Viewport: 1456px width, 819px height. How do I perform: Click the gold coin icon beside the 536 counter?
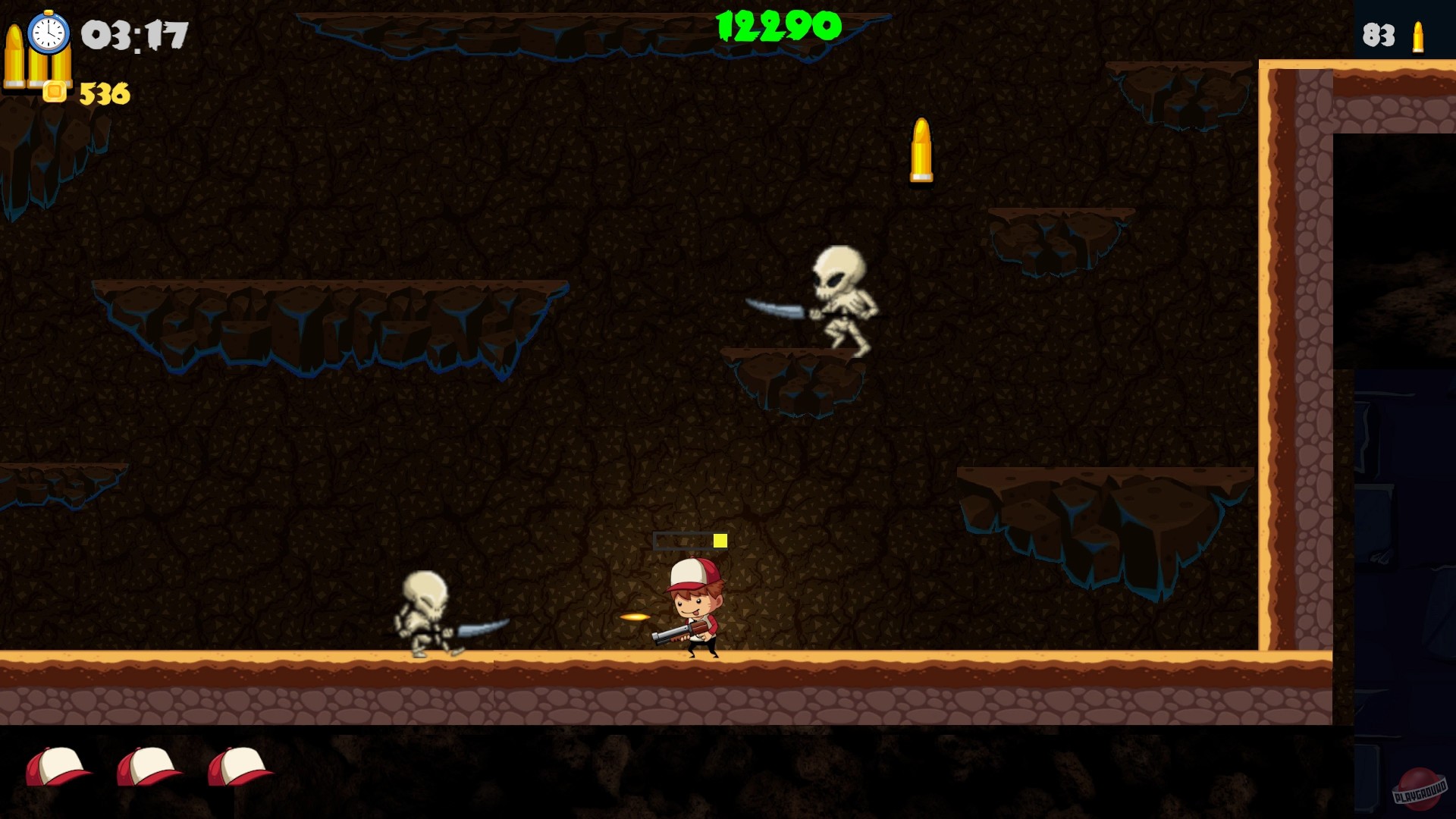(x=55, y=89)
